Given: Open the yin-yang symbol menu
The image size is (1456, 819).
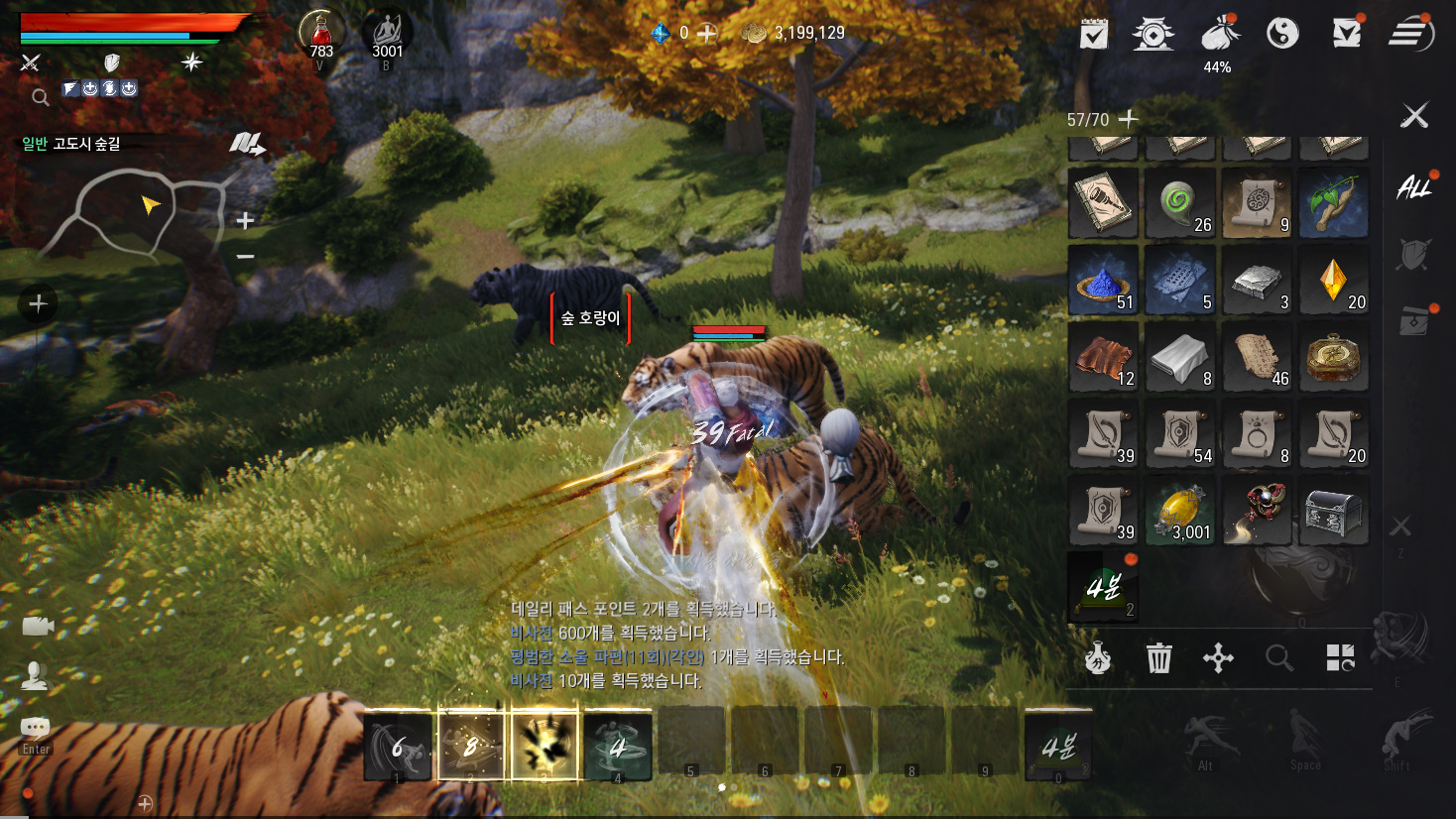Looking at the screenshot, I should point(1282,34).
